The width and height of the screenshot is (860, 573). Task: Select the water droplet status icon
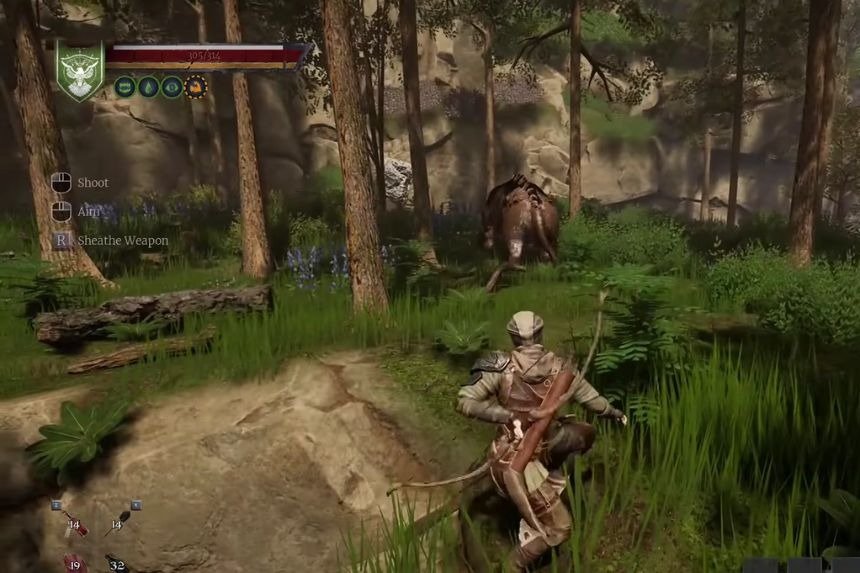tap(148, 87)
